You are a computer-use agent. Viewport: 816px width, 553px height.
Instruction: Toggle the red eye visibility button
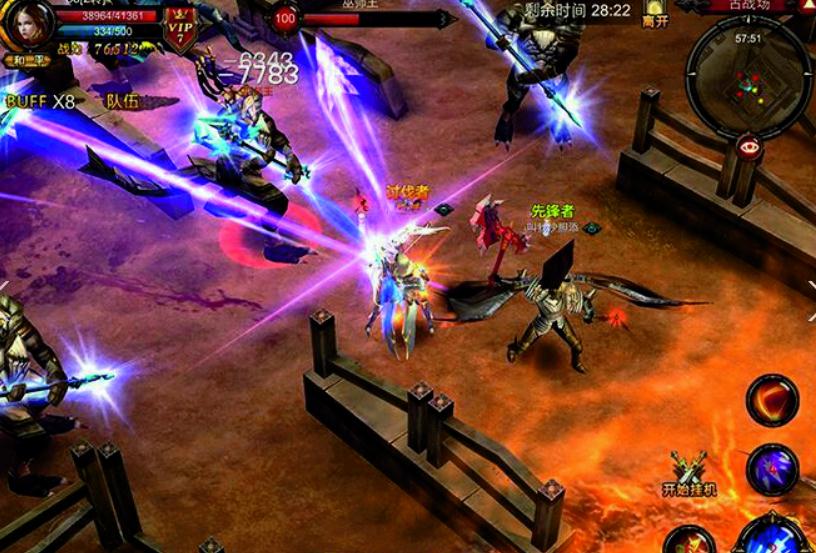747,144
